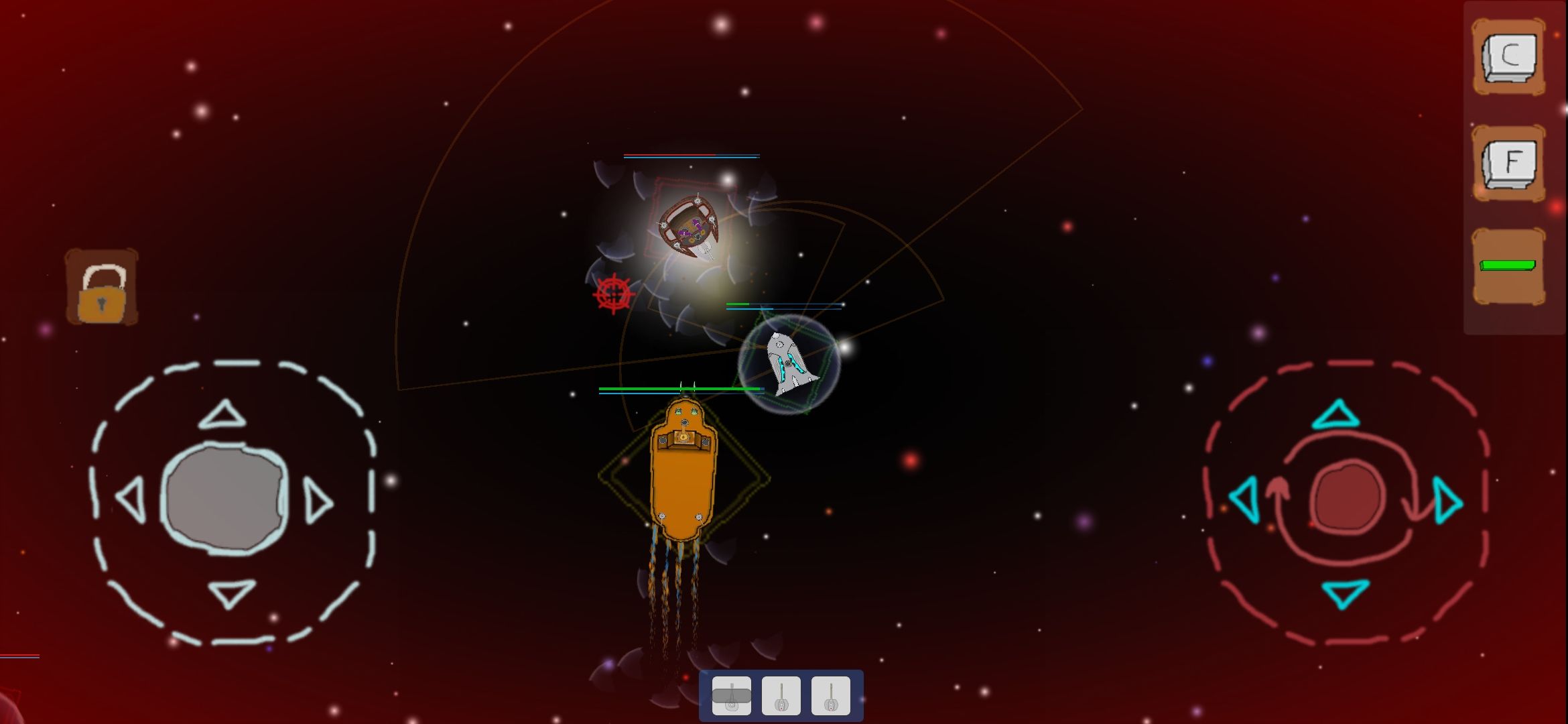The image size is (1568, 724).
Task: Tap the right arrow on movement joystick
Action: [315, 499]
